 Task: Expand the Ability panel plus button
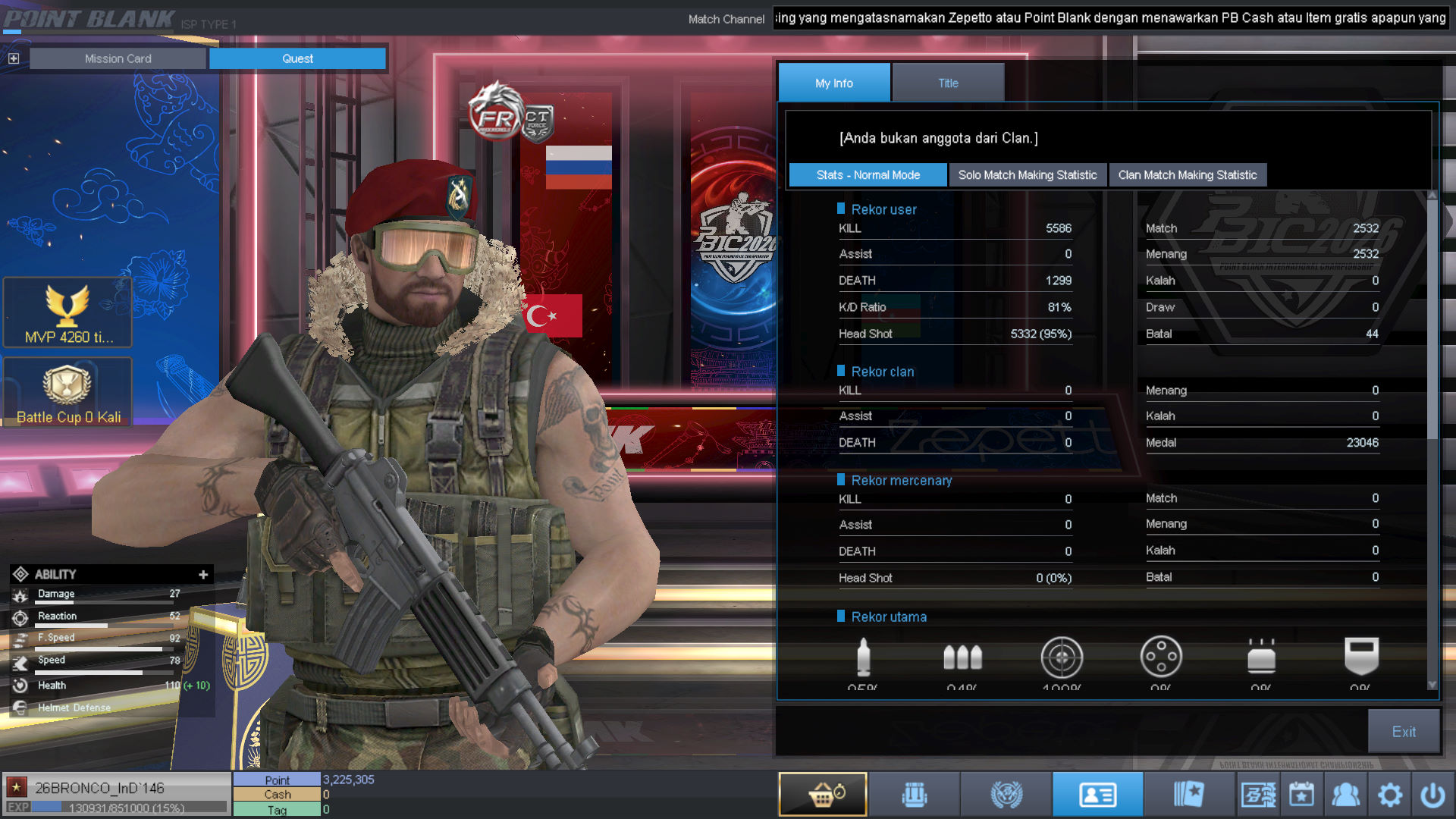pos(203,575)
